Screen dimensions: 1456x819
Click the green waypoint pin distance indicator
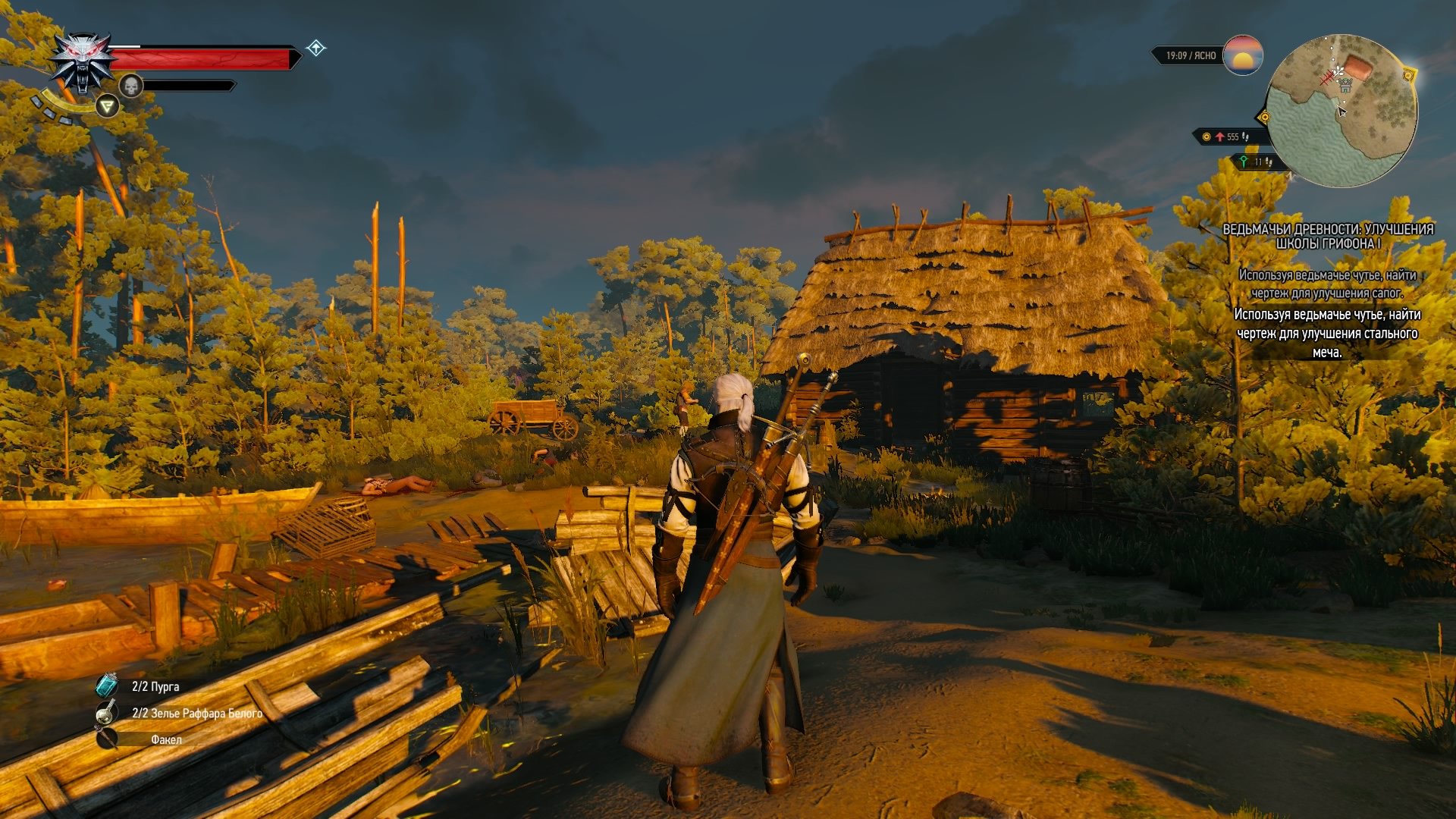[1256, 162]
